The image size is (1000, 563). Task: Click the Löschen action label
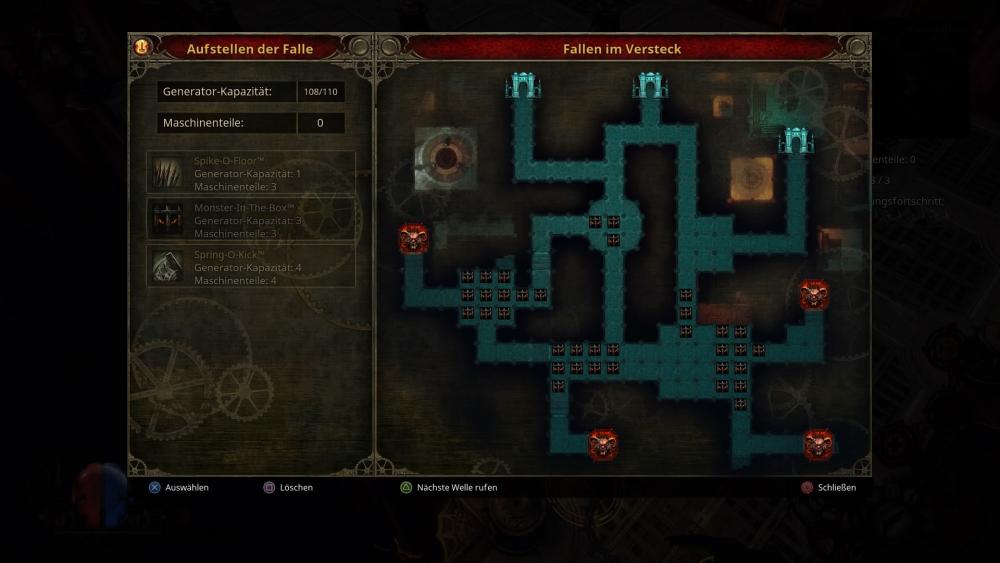coord(295,488)
